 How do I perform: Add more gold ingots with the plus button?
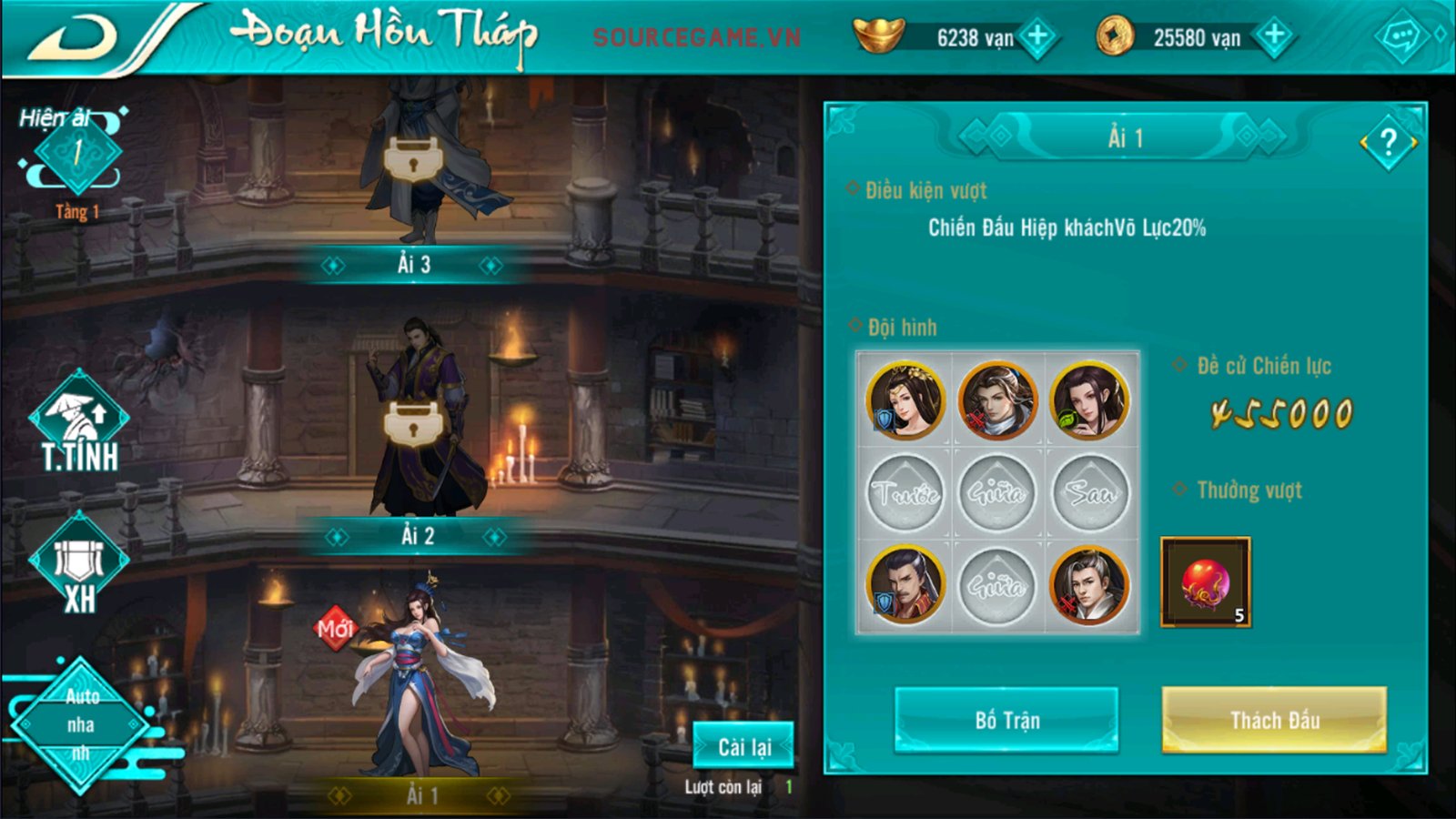(1036, 37)
